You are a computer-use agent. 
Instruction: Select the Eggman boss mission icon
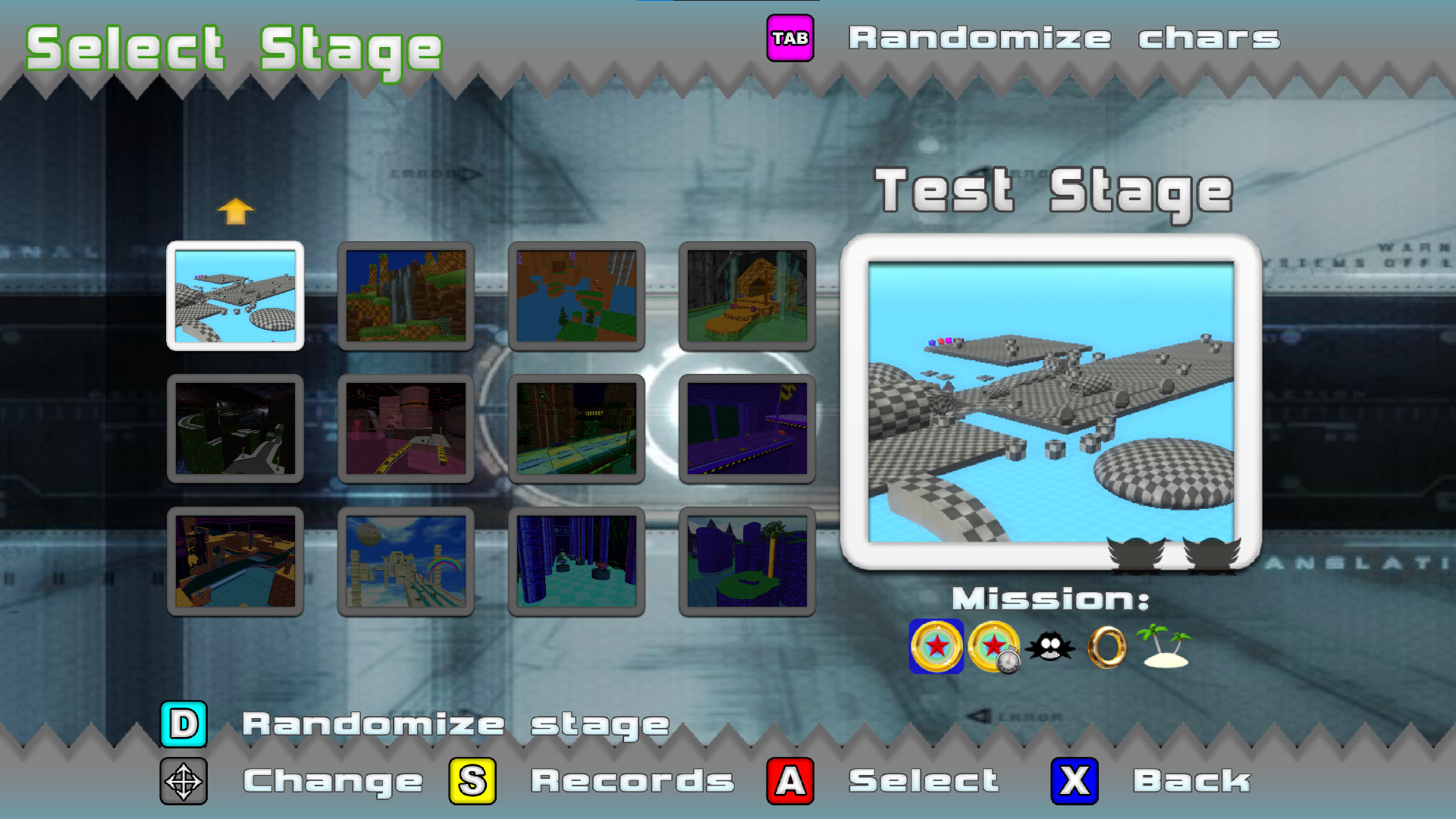[1051, 648]
